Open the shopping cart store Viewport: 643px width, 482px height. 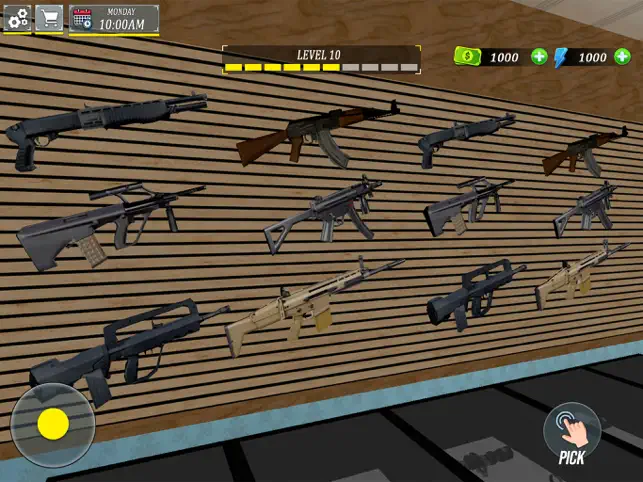tap(49, 18)
